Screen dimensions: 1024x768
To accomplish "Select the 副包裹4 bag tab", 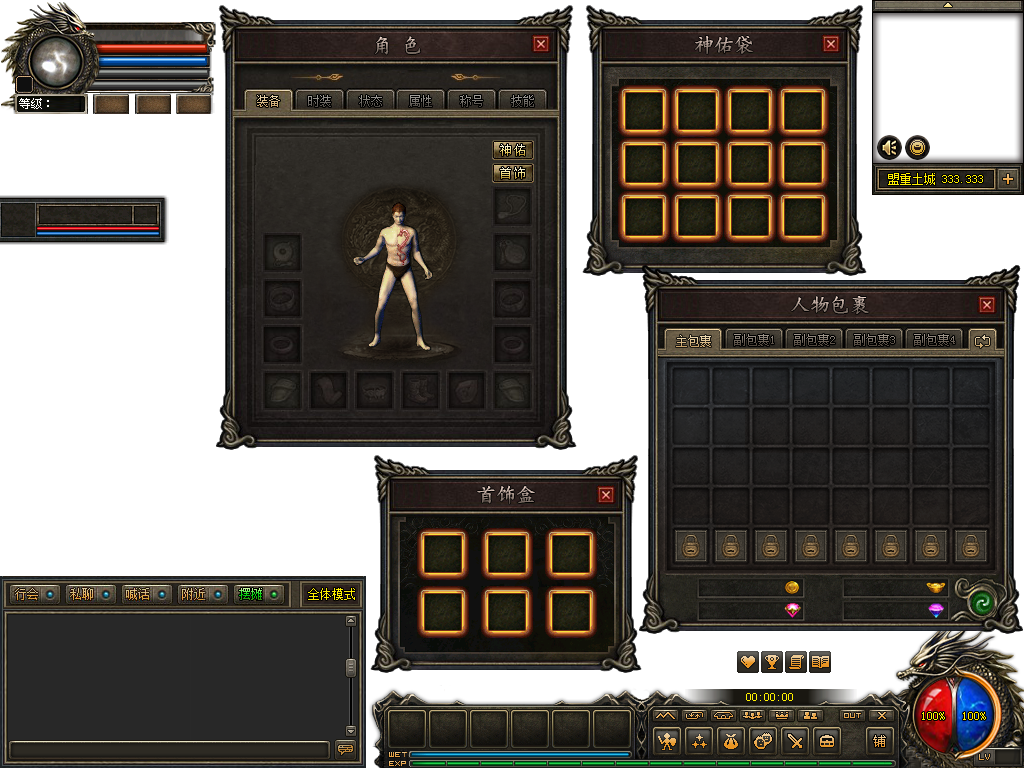I will coord(935,340).
